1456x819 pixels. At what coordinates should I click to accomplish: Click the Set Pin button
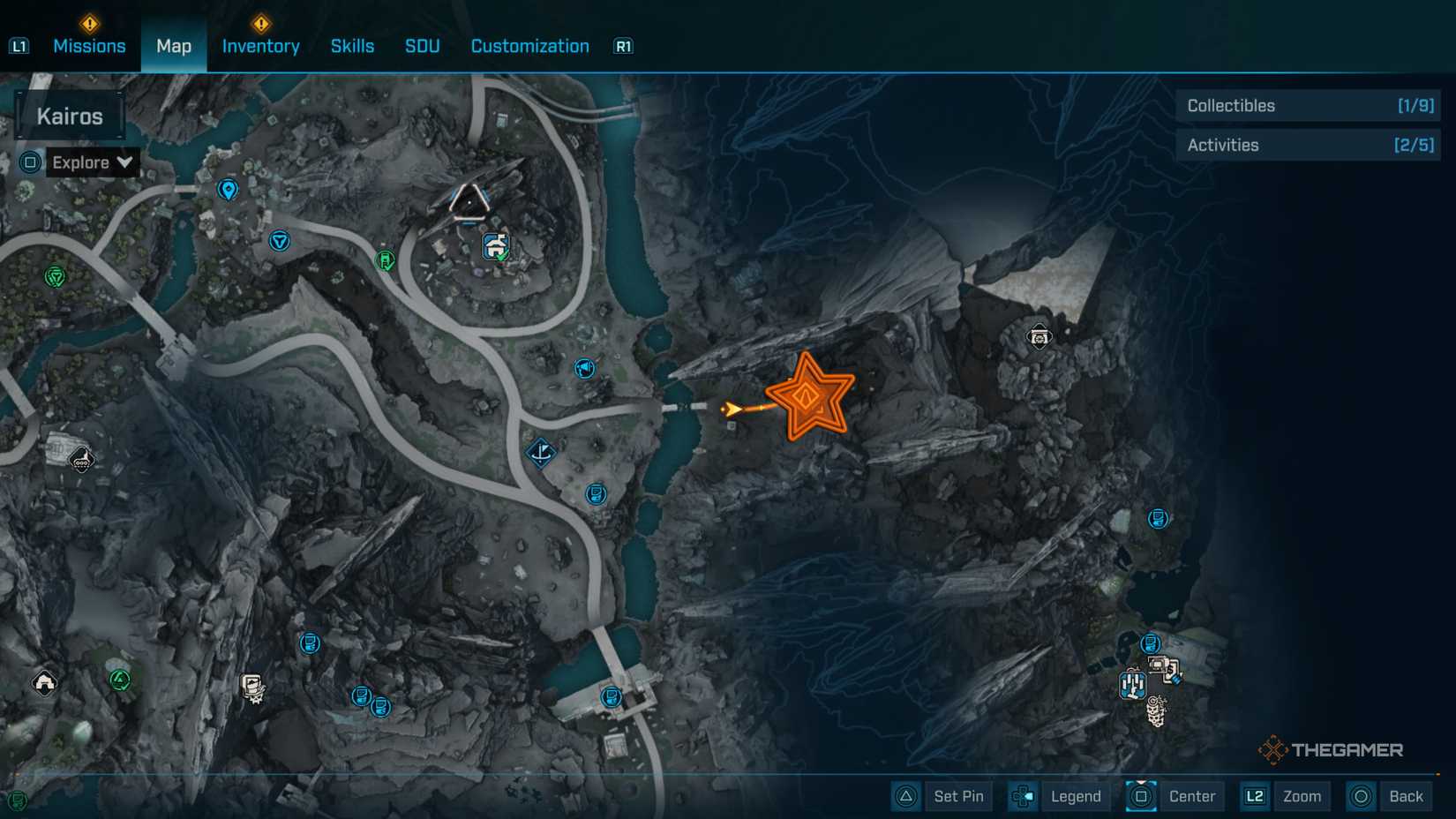coord(958,796)
